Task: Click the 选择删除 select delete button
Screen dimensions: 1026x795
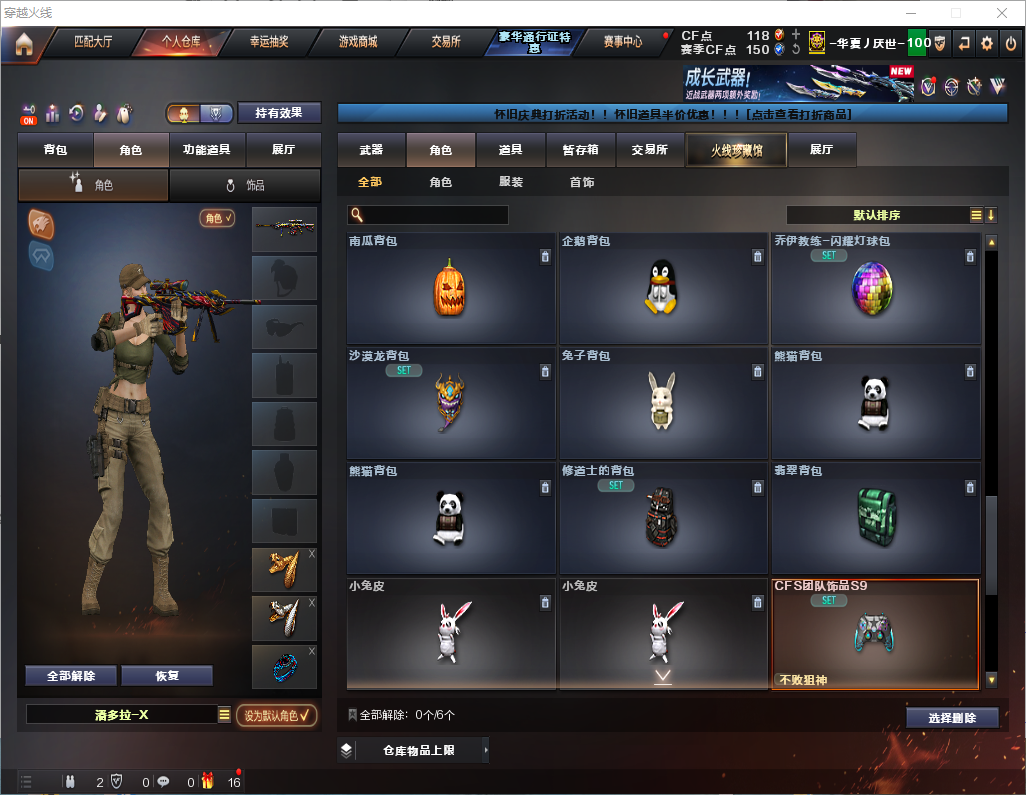Action: [x=952, y=718]
